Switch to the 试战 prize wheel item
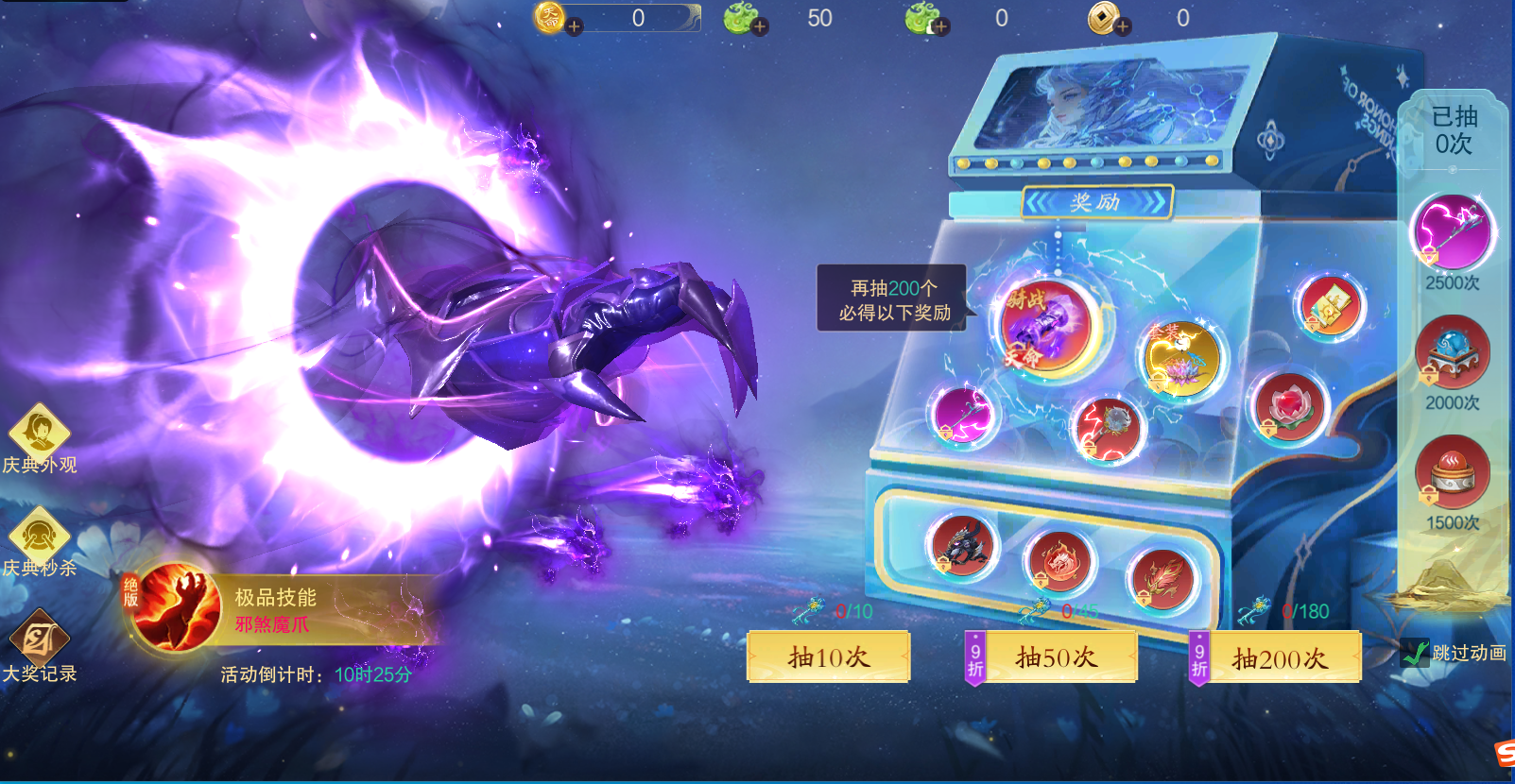This screenshot has height=784, width=1515. point(1044,326)
